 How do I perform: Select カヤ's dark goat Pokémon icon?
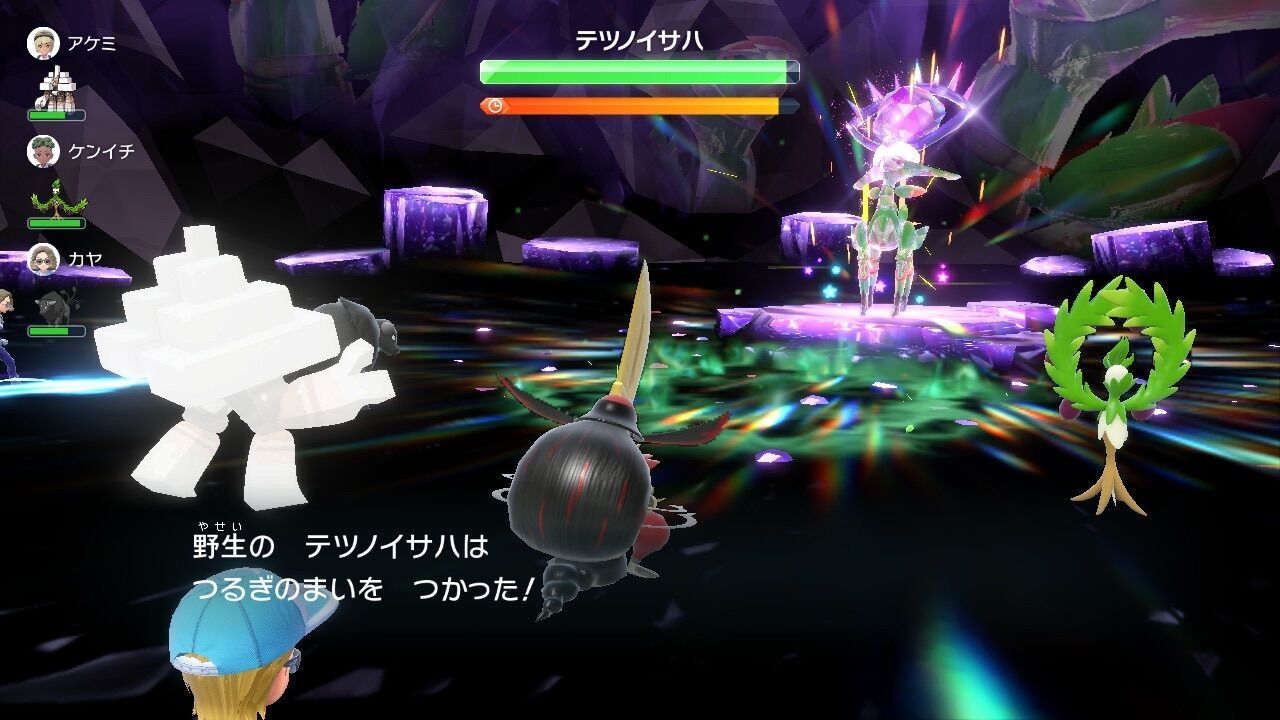pos(55,305)
